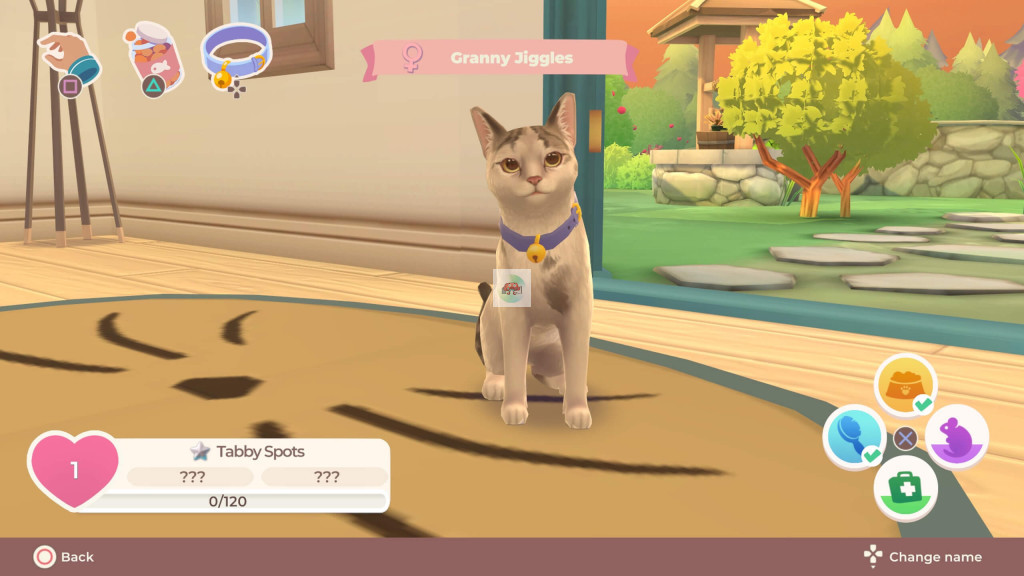
Task: Open the green medical kit action
Action: pyautogui.click(x=905, y=490)
